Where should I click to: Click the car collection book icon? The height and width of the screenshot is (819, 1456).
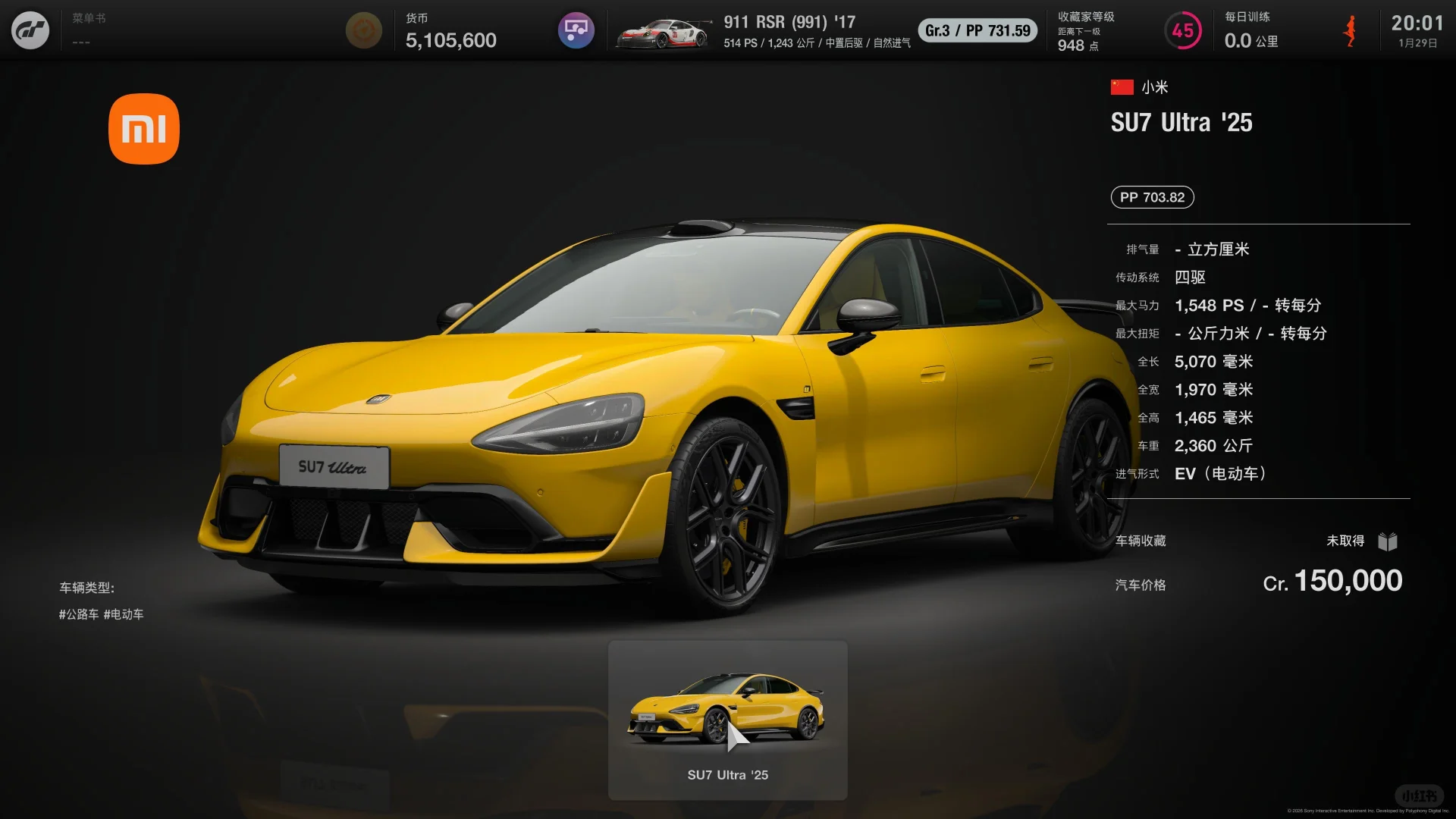click(x=1388, y=541)
